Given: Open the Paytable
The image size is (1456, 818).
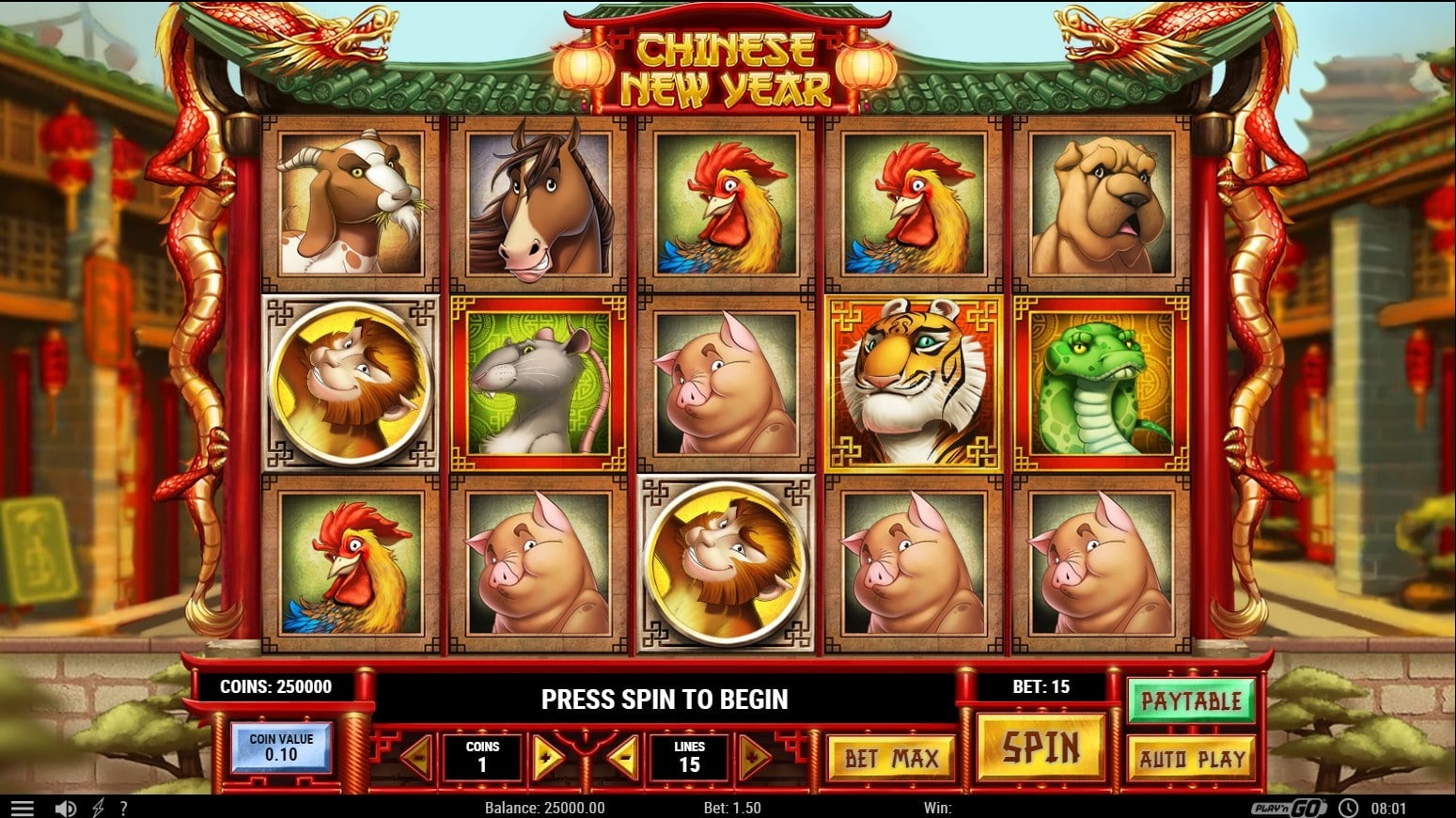Looking at the screenshot, I should pos(1191,700).
